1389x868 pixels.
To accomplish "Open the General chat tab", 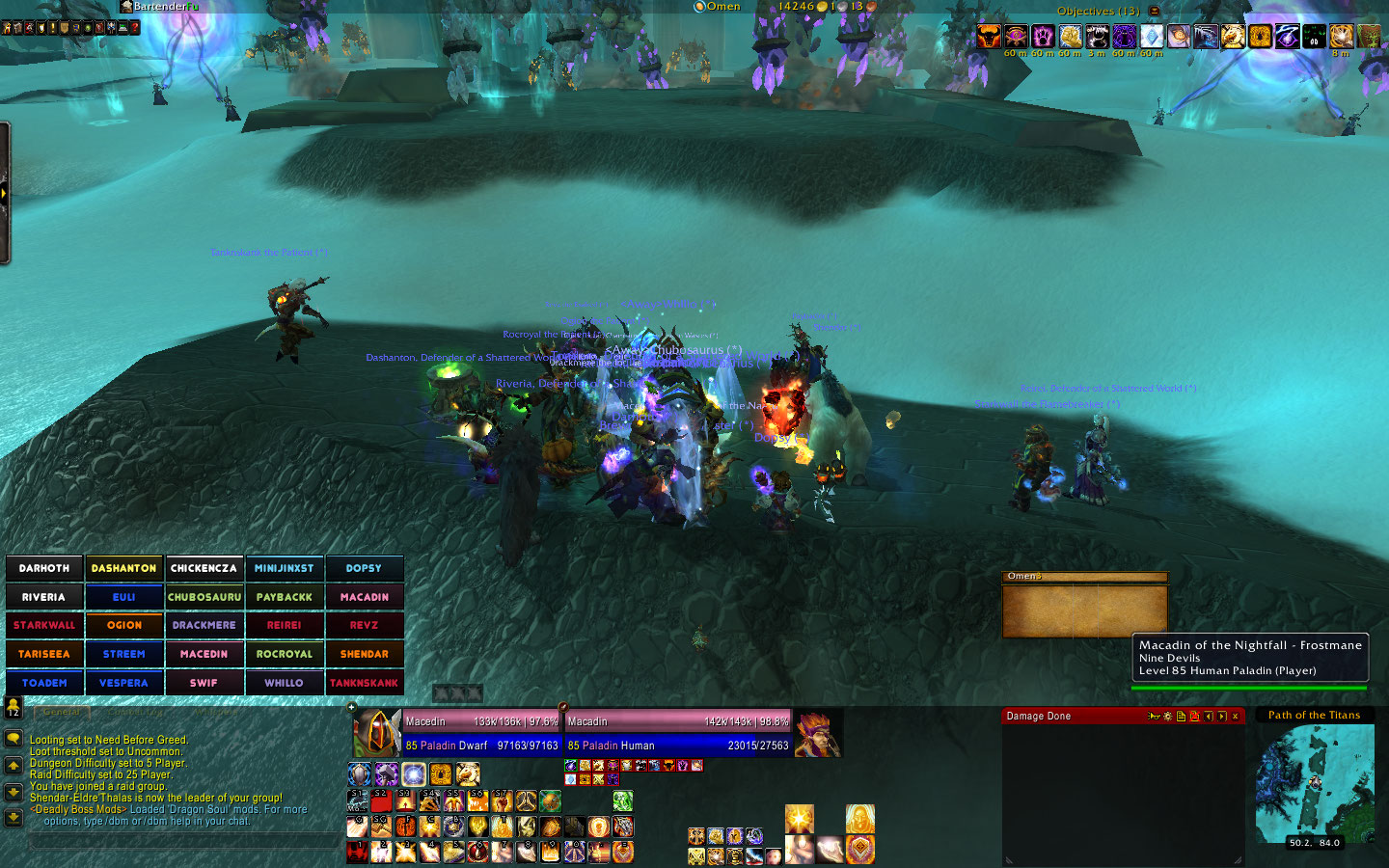I will click(x=62, y=712).
